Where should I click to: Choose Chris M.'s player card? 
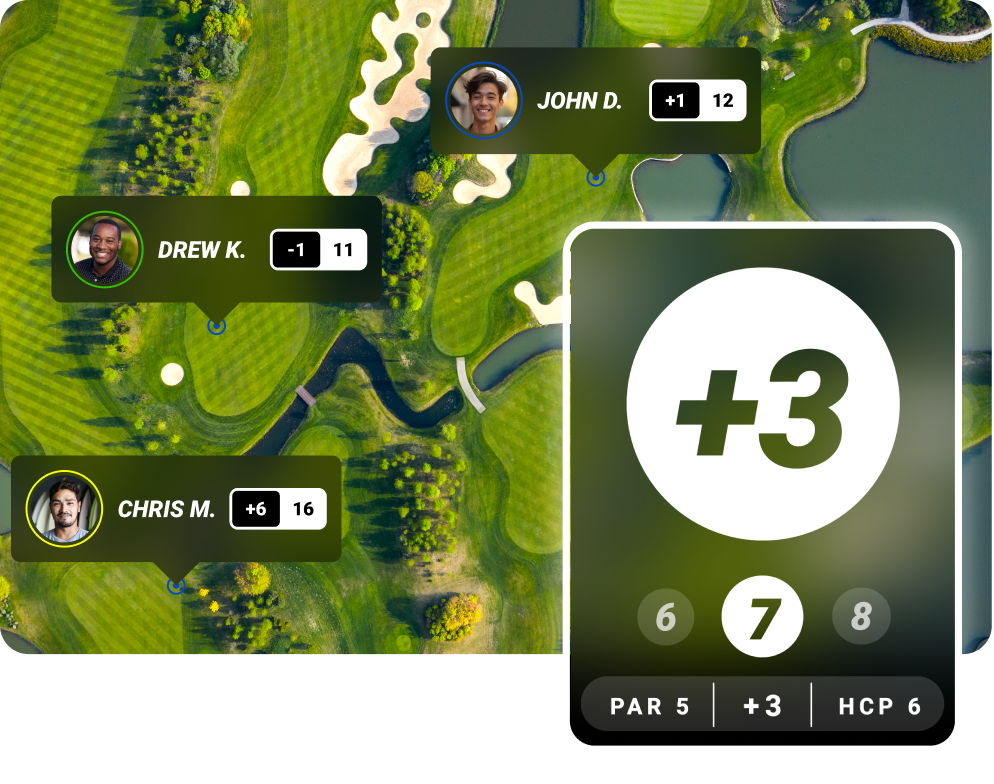coord(176,509)
